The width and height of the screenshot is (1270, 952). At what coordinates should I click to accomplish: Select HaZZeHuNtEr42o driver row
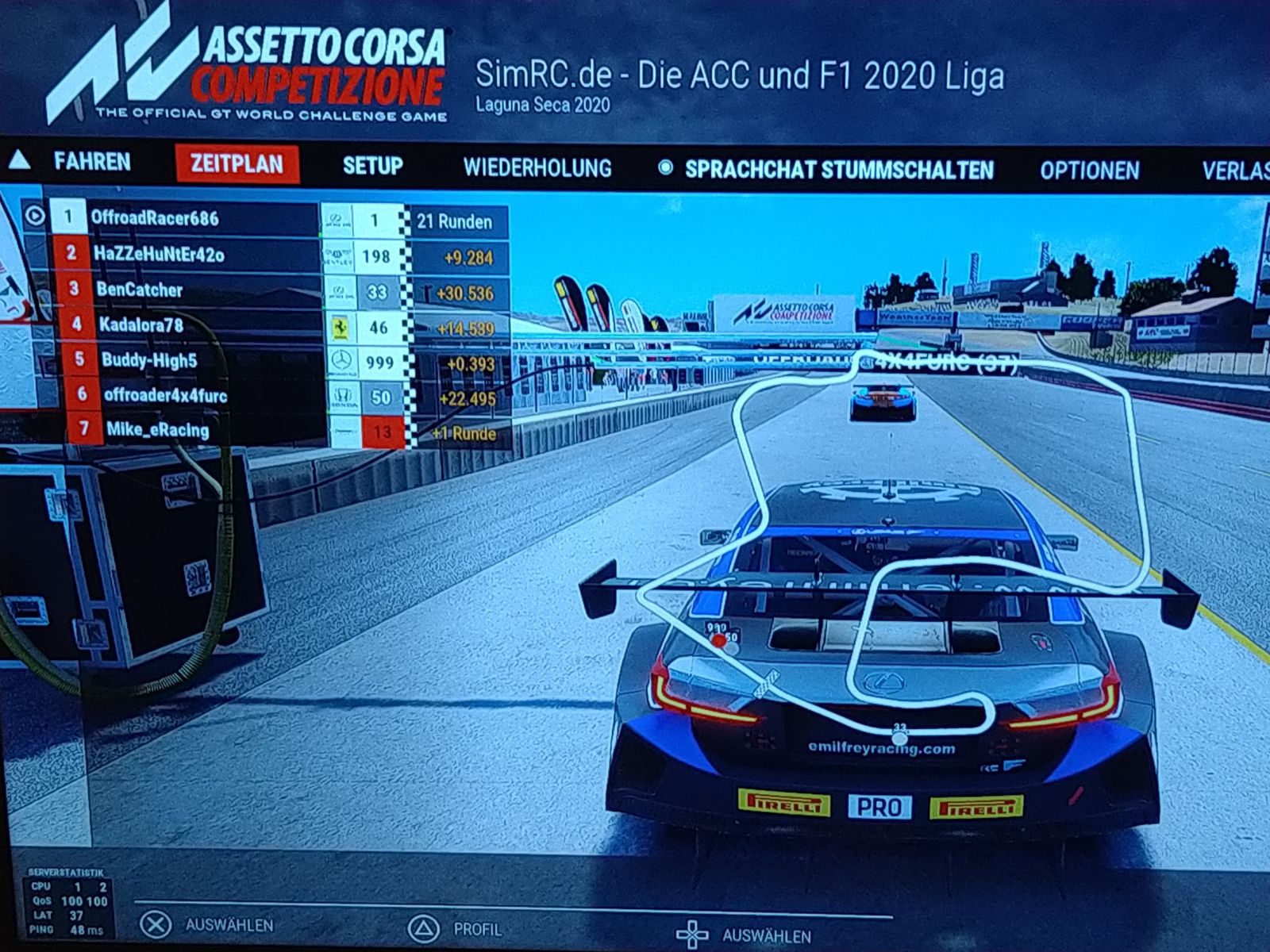point(159,254)
